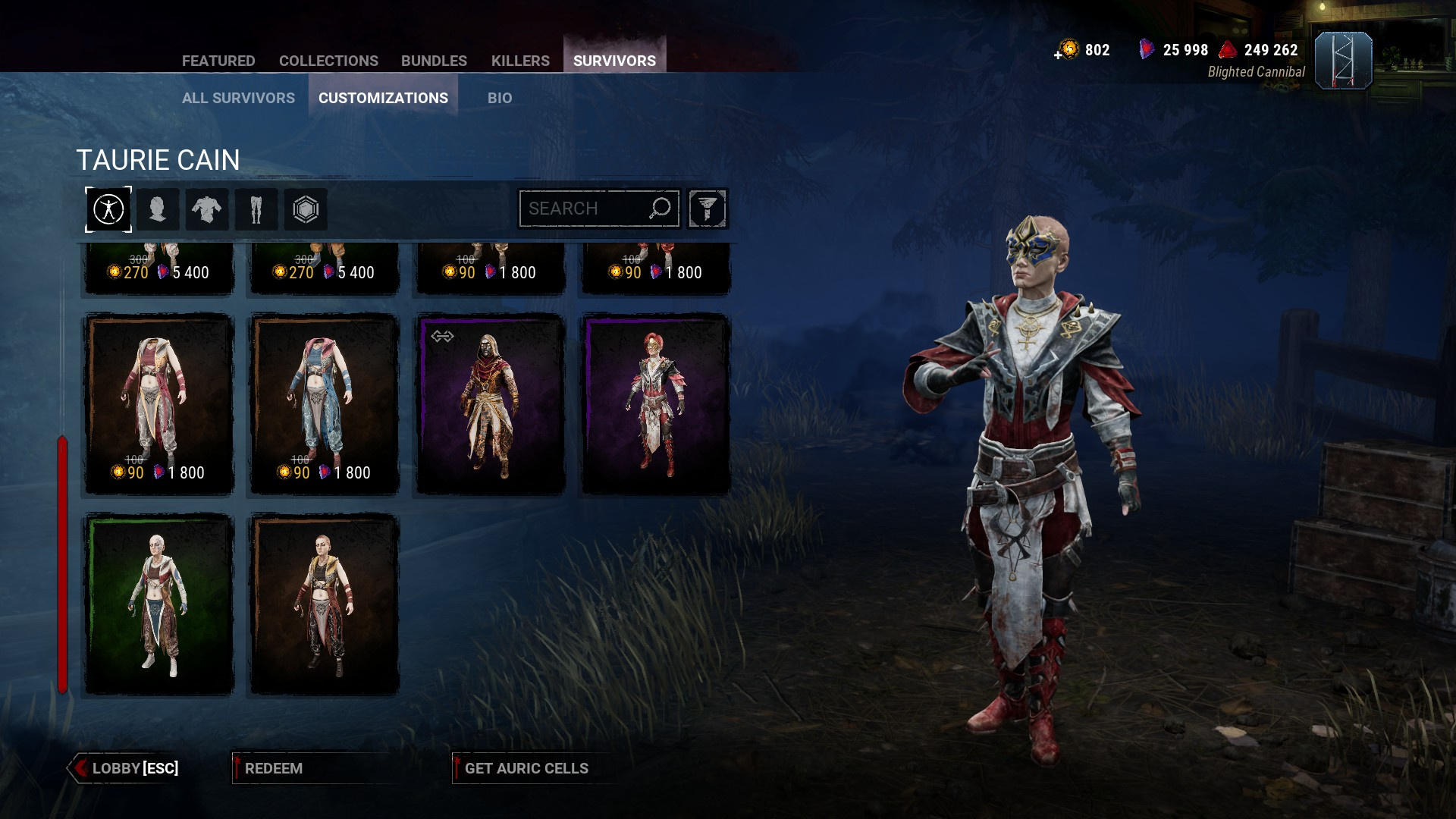
Task: Get Auric Cells from the store
Action: tap(526, 768)
